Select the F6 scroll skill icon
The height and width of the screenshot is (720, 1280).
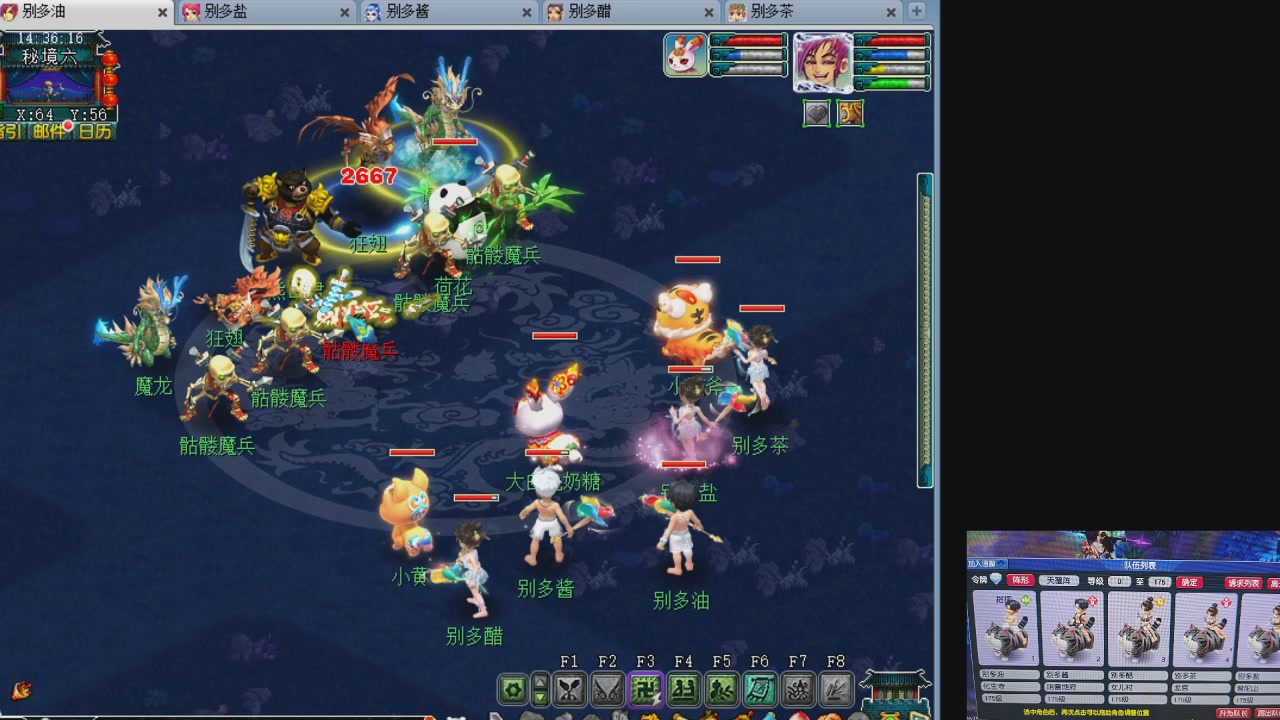point(758,688)
